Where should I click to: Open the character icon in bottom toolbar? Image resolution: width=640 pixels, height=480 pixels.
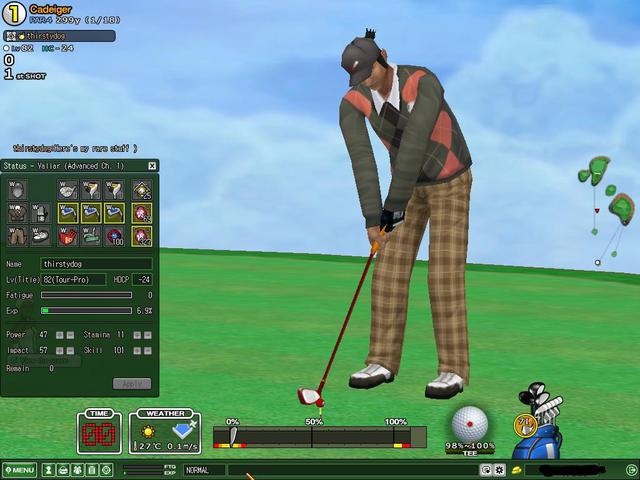coord(48,470)
